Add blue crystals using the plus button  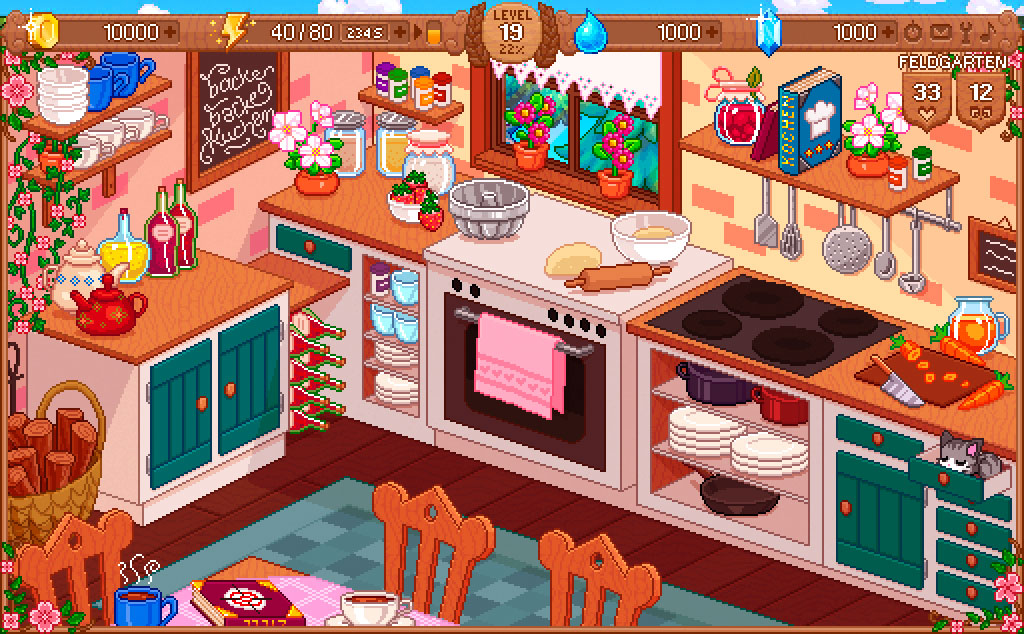[888, 32]
